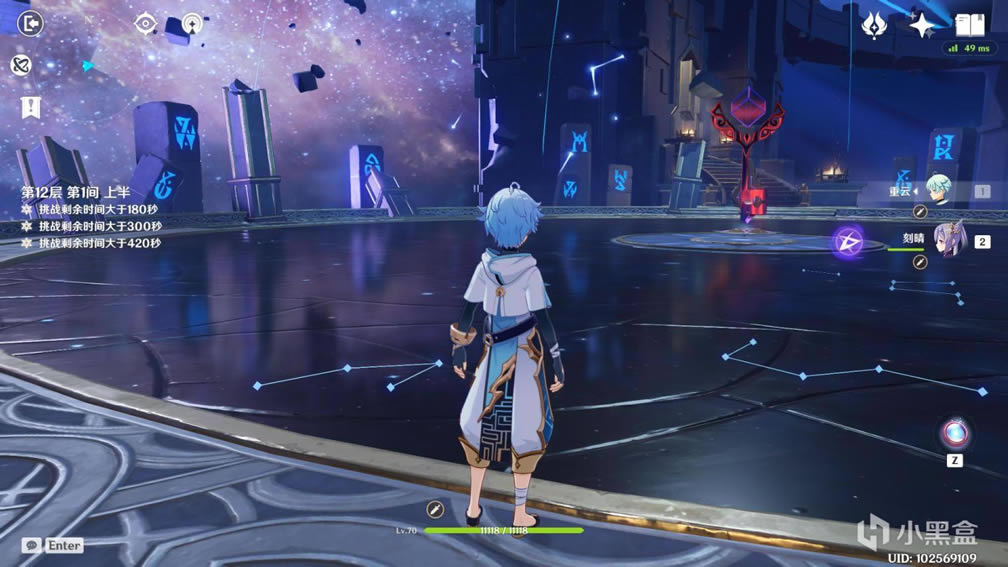Switch to party member 重云
1008x567 pixels.
(938, 191)
